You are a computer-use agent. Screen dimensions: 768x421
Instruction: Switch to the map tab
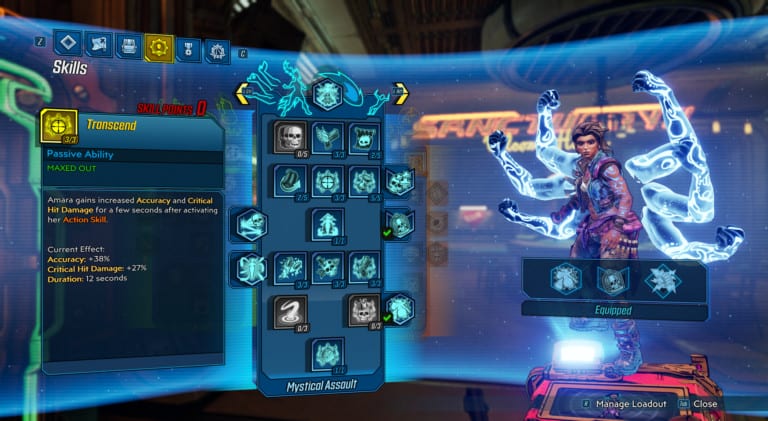click(99, 44)
